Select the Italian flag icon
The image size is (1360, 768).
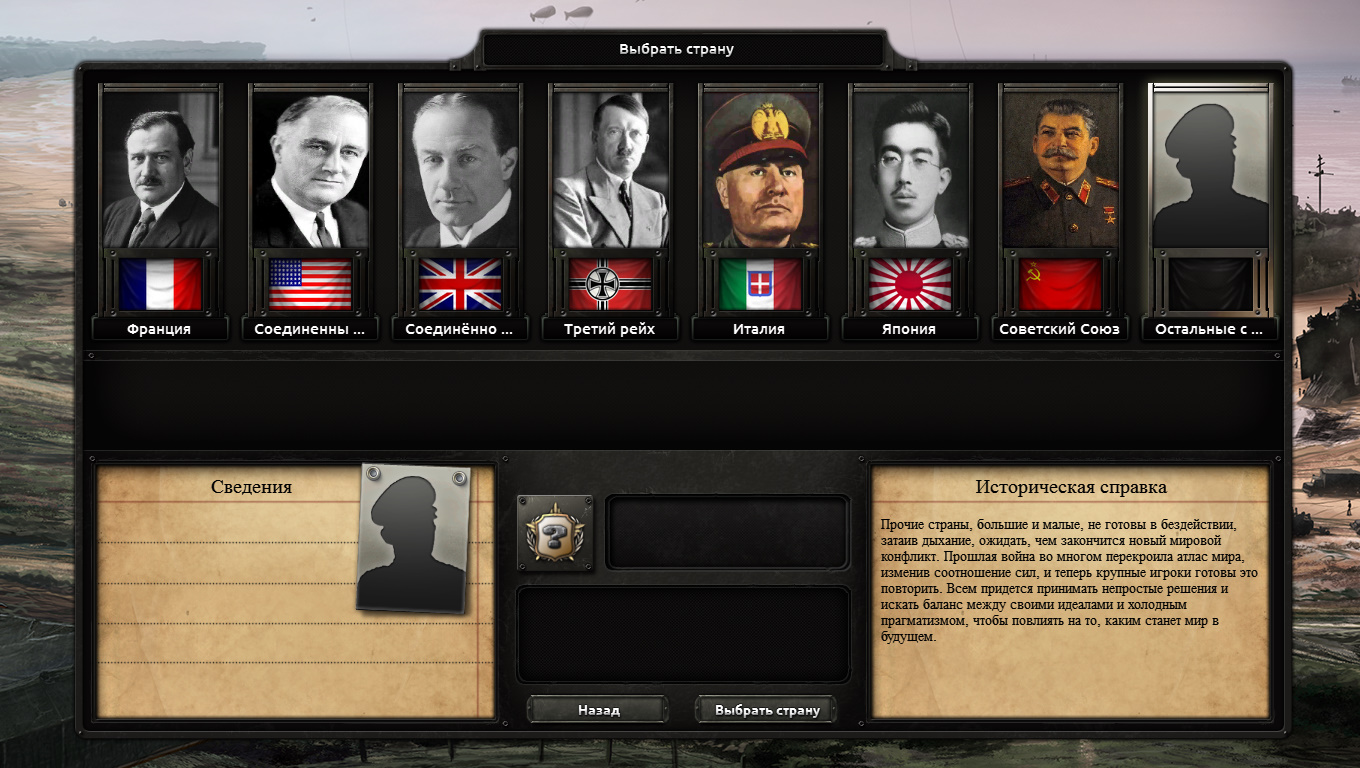click(759, 283)
